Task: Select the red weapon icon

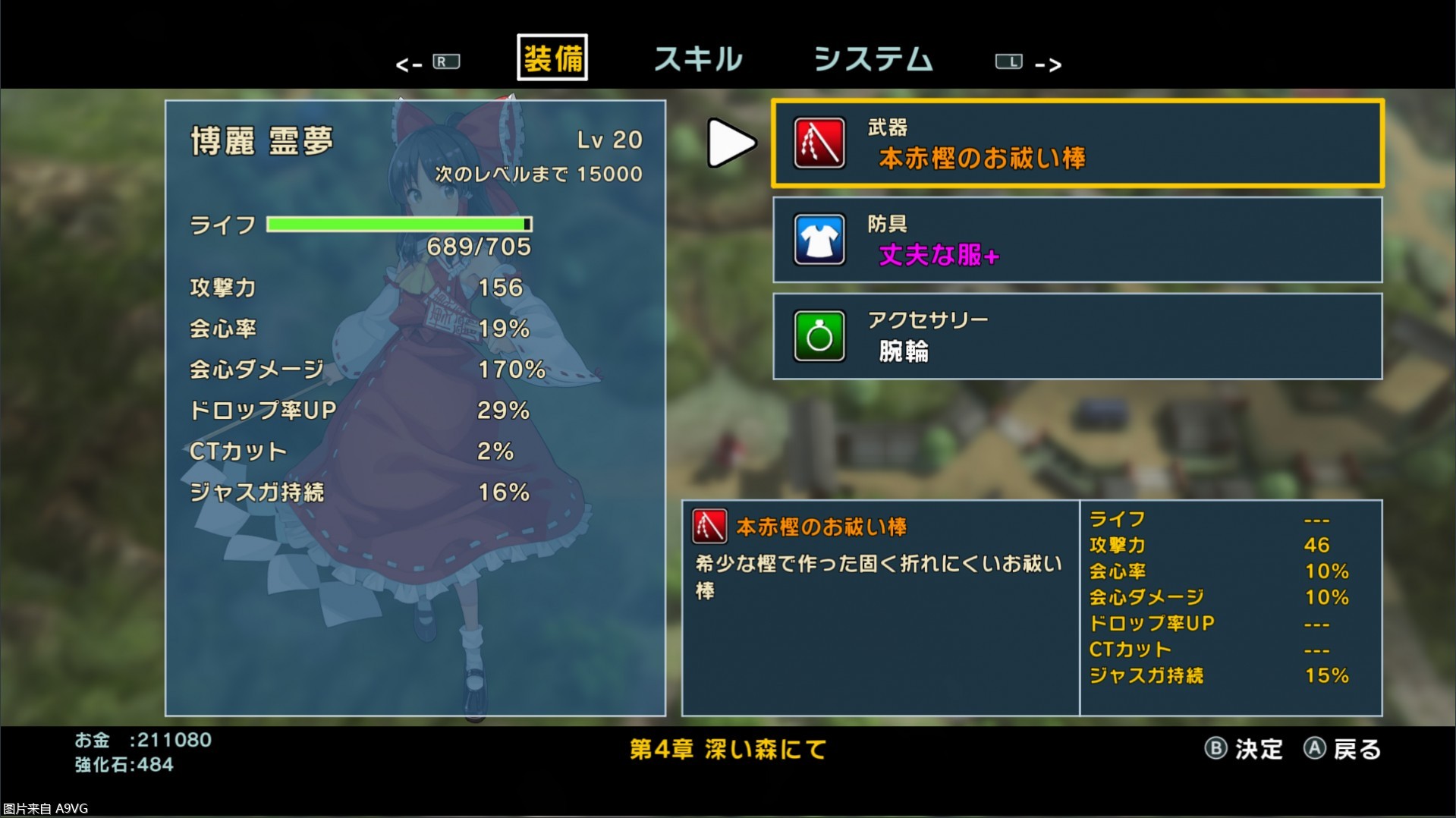Action: coord(819,144)
